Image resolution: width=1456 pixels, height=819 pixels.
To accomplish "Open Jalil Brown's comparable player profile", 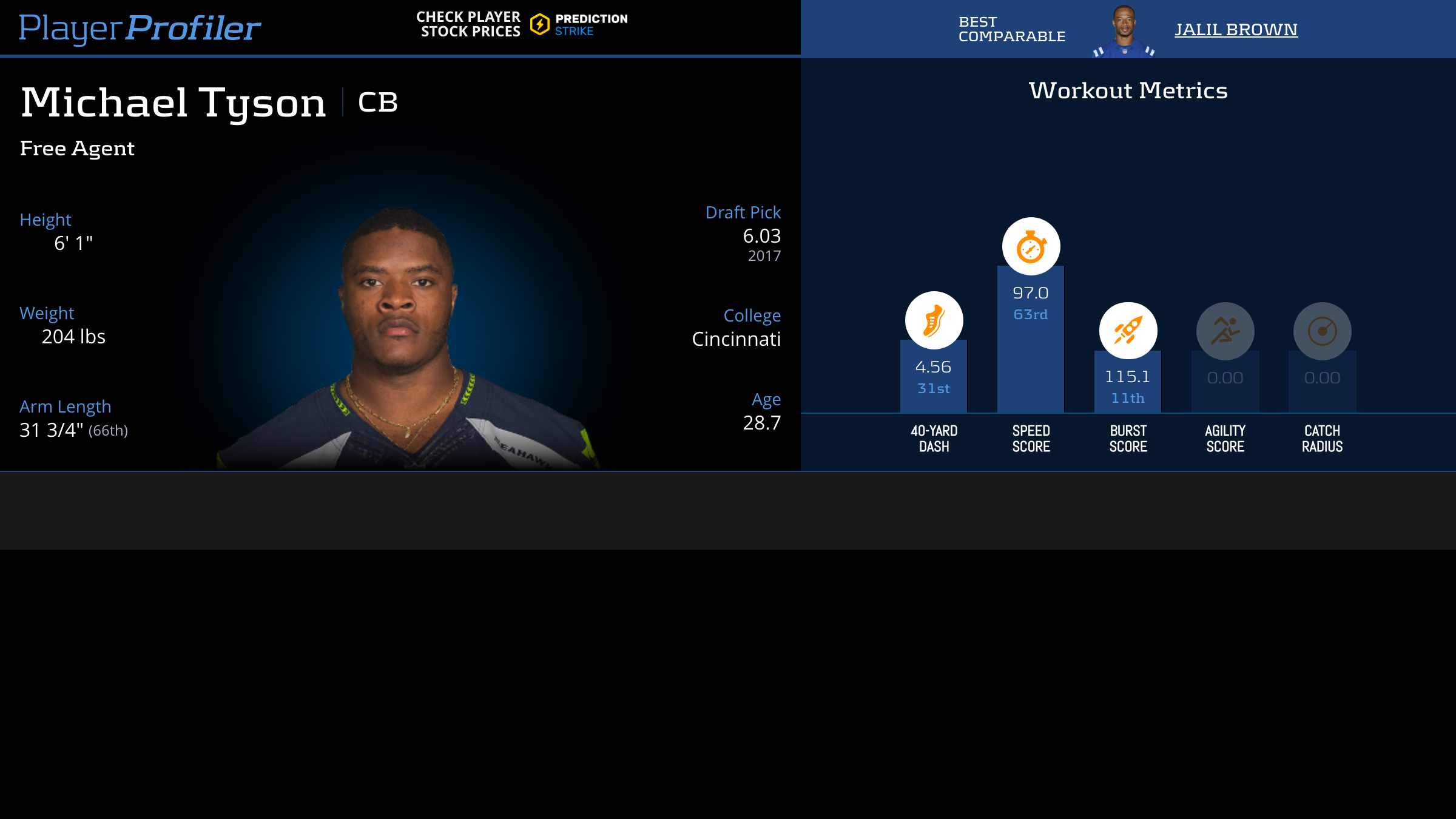I will point(1236,29).
